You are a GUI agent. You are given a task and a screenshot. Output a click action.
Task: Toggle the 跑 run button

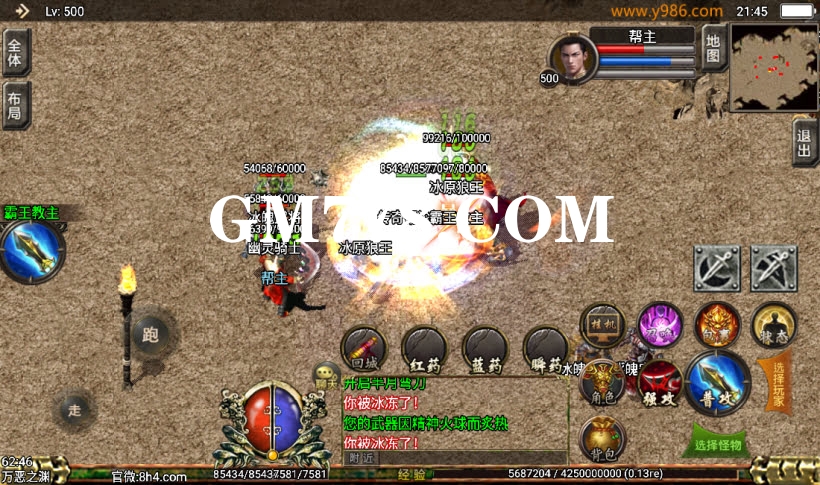tap(151, 333)
